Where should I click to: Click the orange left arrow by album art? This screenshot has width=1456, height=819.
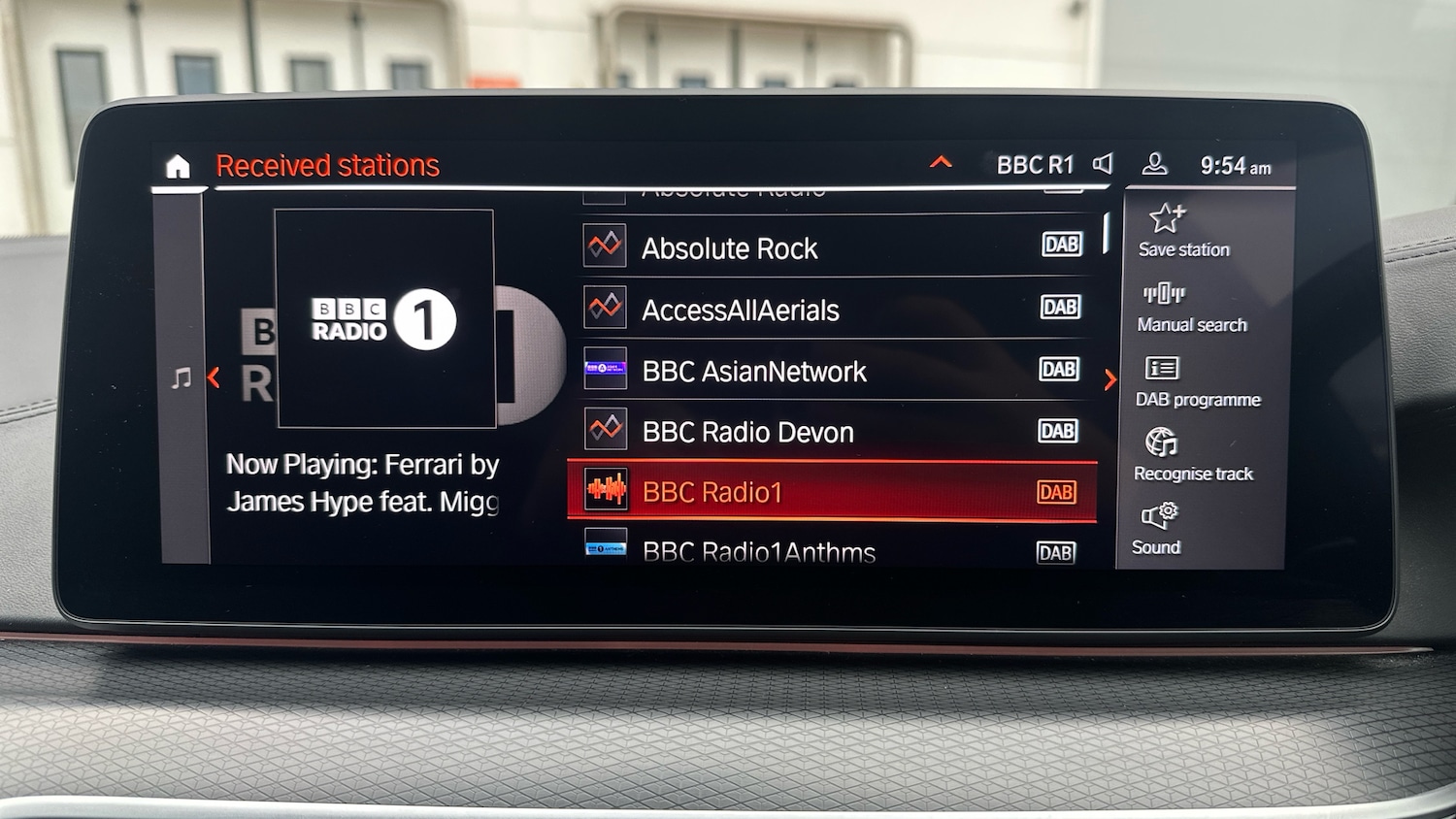pyautogui.click(x=214, y=378)
